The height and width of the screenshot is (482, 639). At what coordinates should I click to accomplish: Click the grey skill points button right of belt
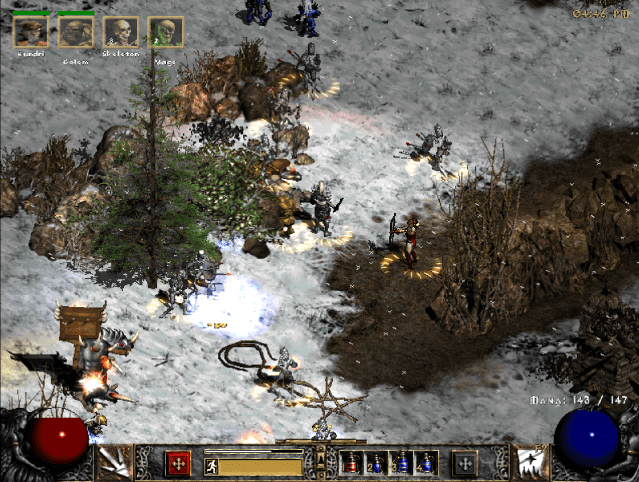pyautogui.click(x=463, y=463)
